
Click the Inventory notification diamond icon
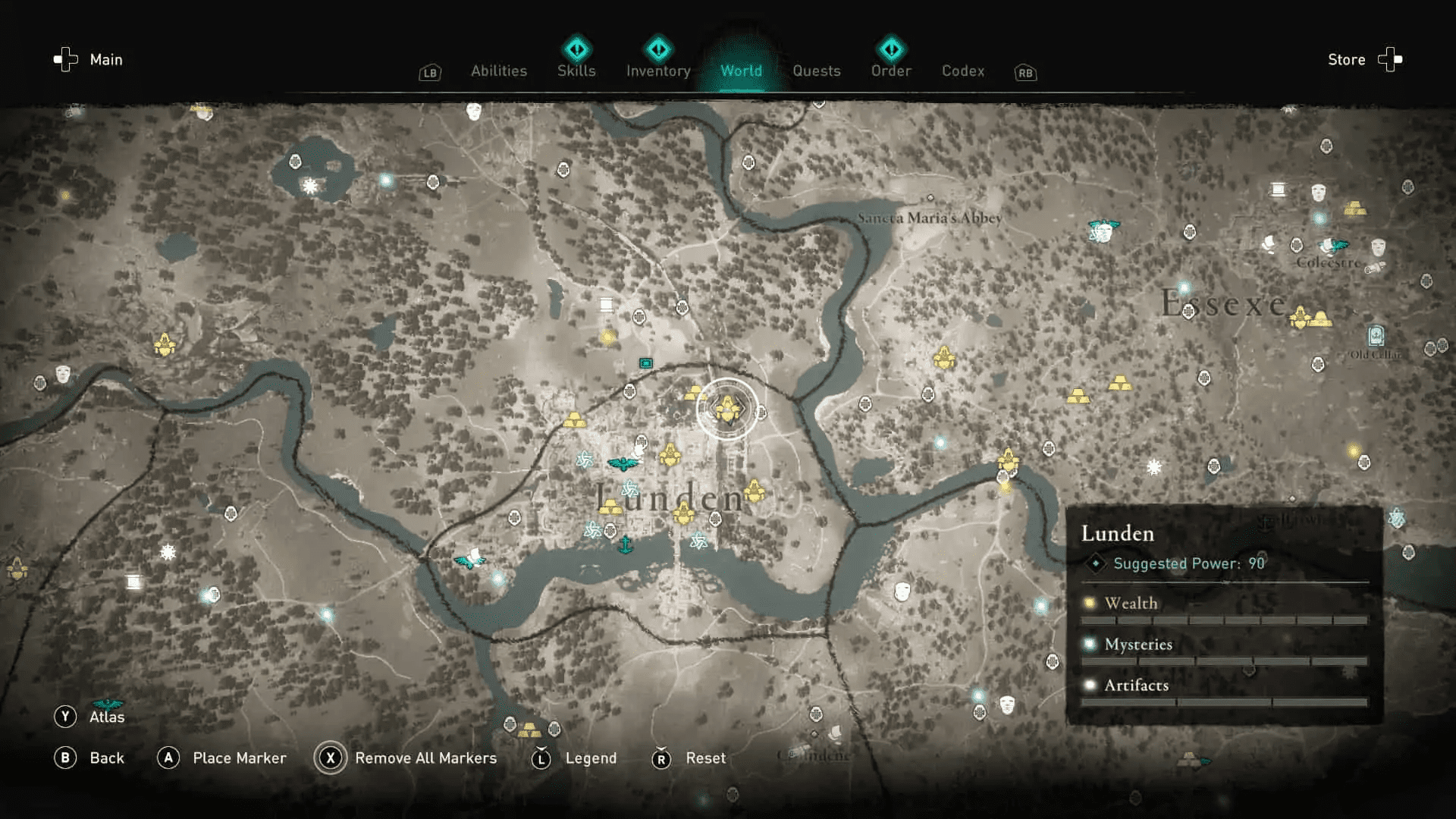pyautogui.click(x=657, y=49)
